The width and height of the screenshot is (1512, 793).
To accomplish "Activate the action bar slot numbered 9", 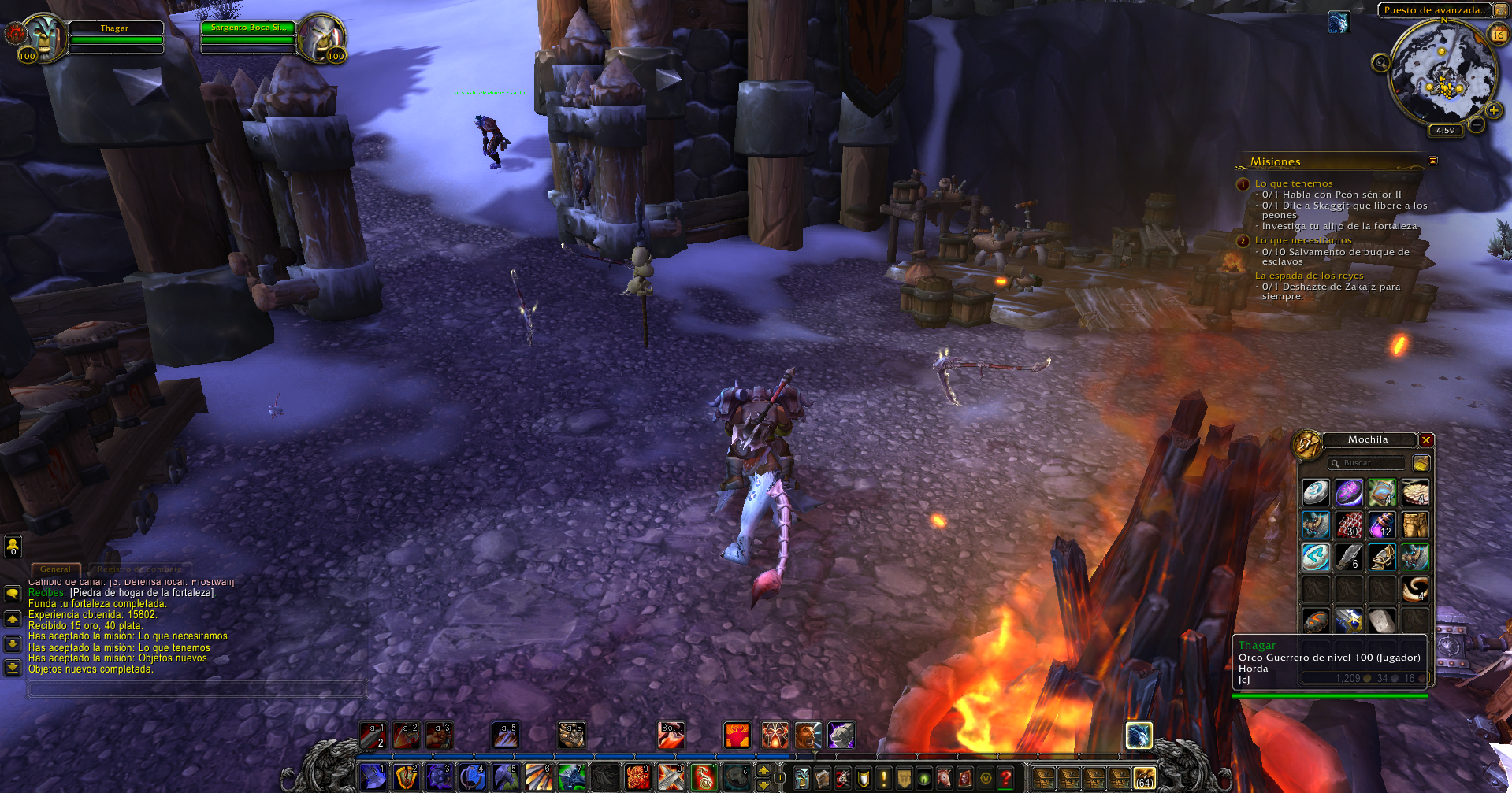I will [637, 777].
